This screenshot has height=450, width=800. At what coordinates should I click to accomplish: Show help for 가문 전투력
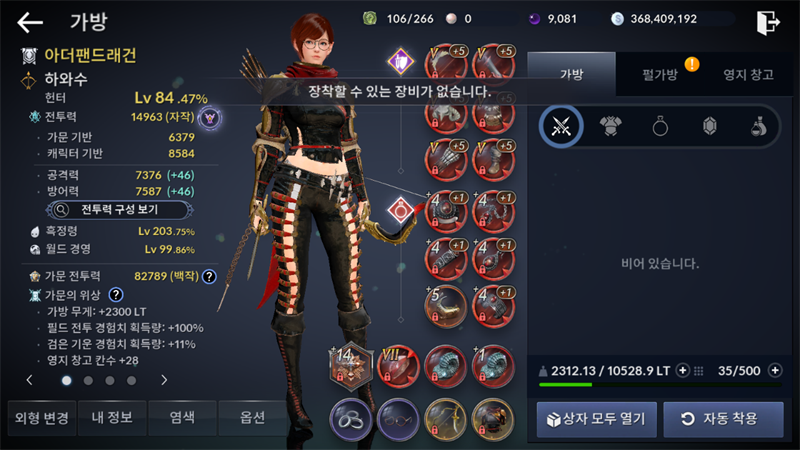coord(209,277)
